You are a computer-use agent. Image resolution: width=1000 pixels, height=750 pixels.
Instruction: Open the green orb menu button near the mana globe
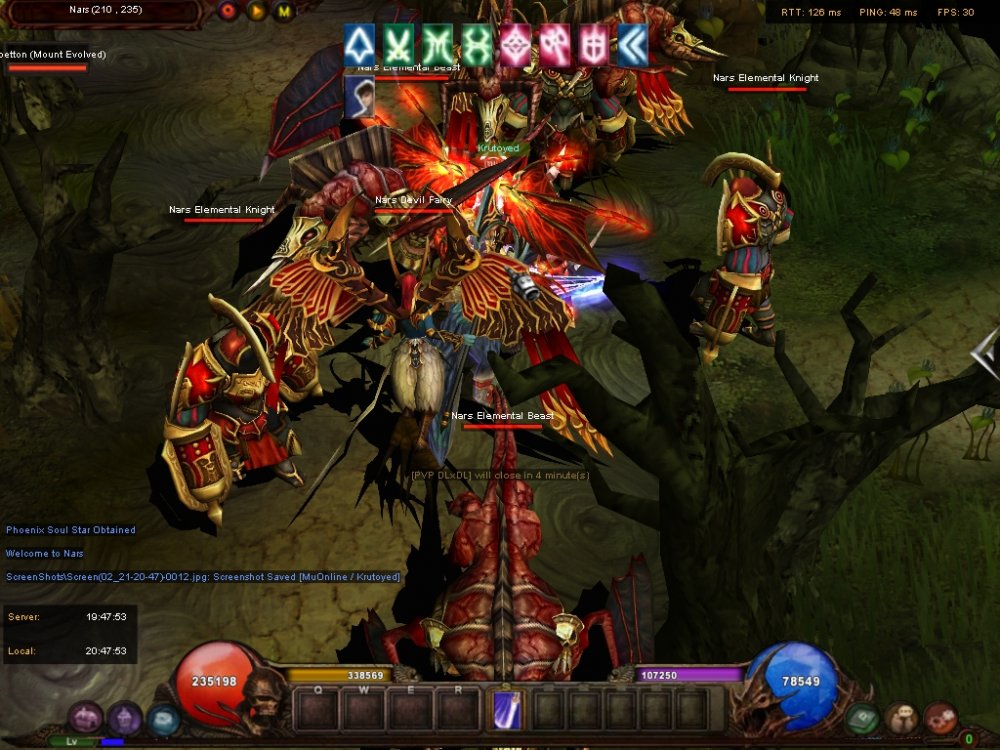pyautogui.click(x=862, y=718)
